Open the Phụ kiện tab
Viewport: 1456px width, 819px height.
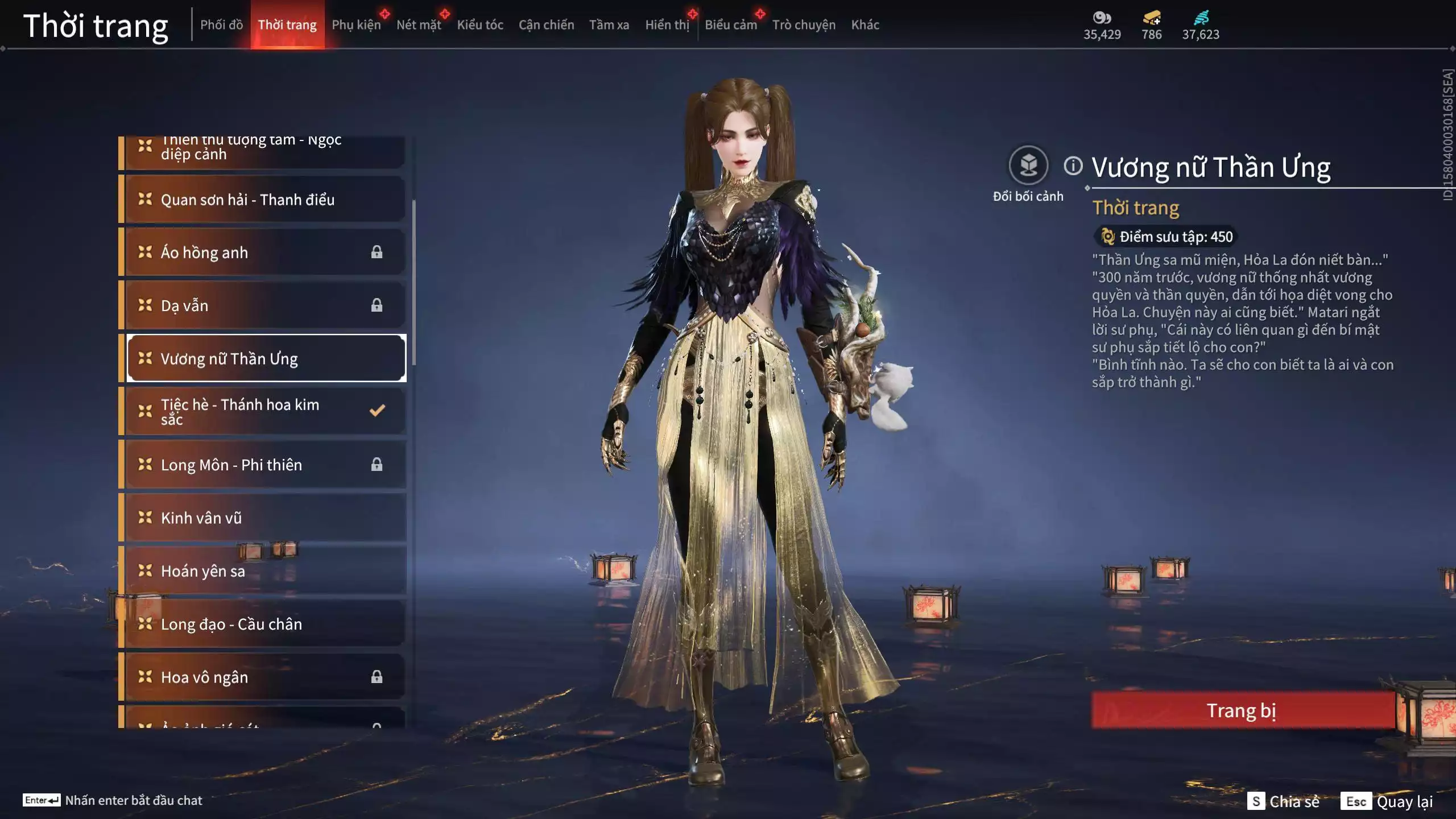coord(356,24)
